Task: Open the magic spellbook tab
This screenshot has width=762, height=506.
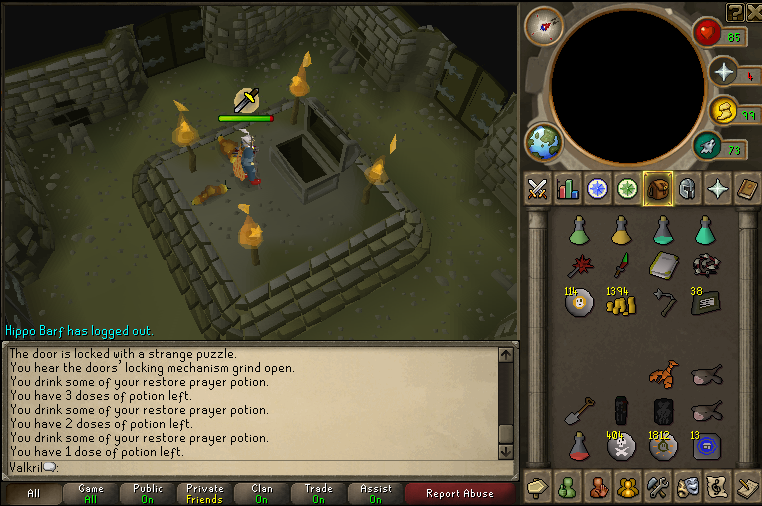Action: pos(747,188)
